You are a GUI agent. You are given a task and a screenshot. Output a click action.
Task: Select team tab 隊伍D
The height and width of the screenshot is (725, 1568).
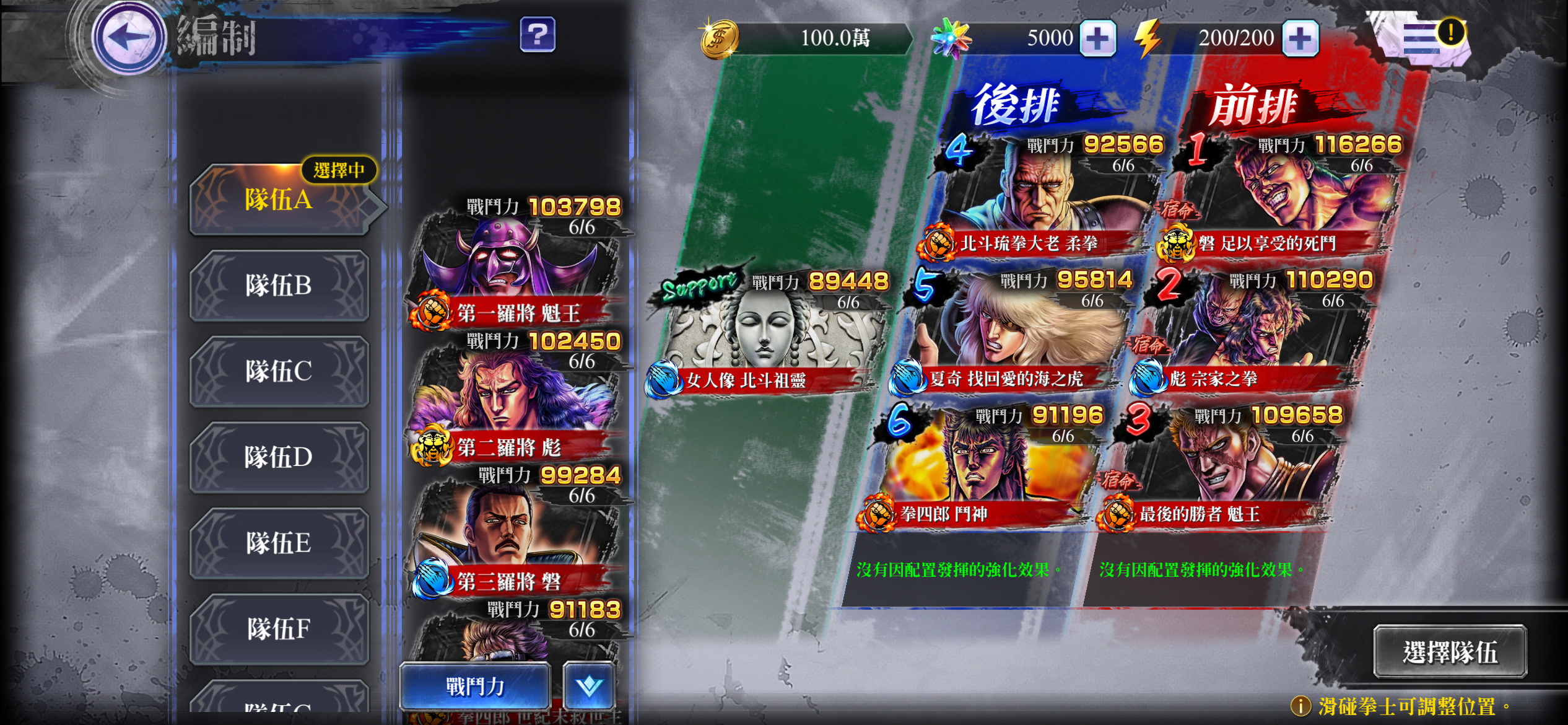tap(279, 457)
